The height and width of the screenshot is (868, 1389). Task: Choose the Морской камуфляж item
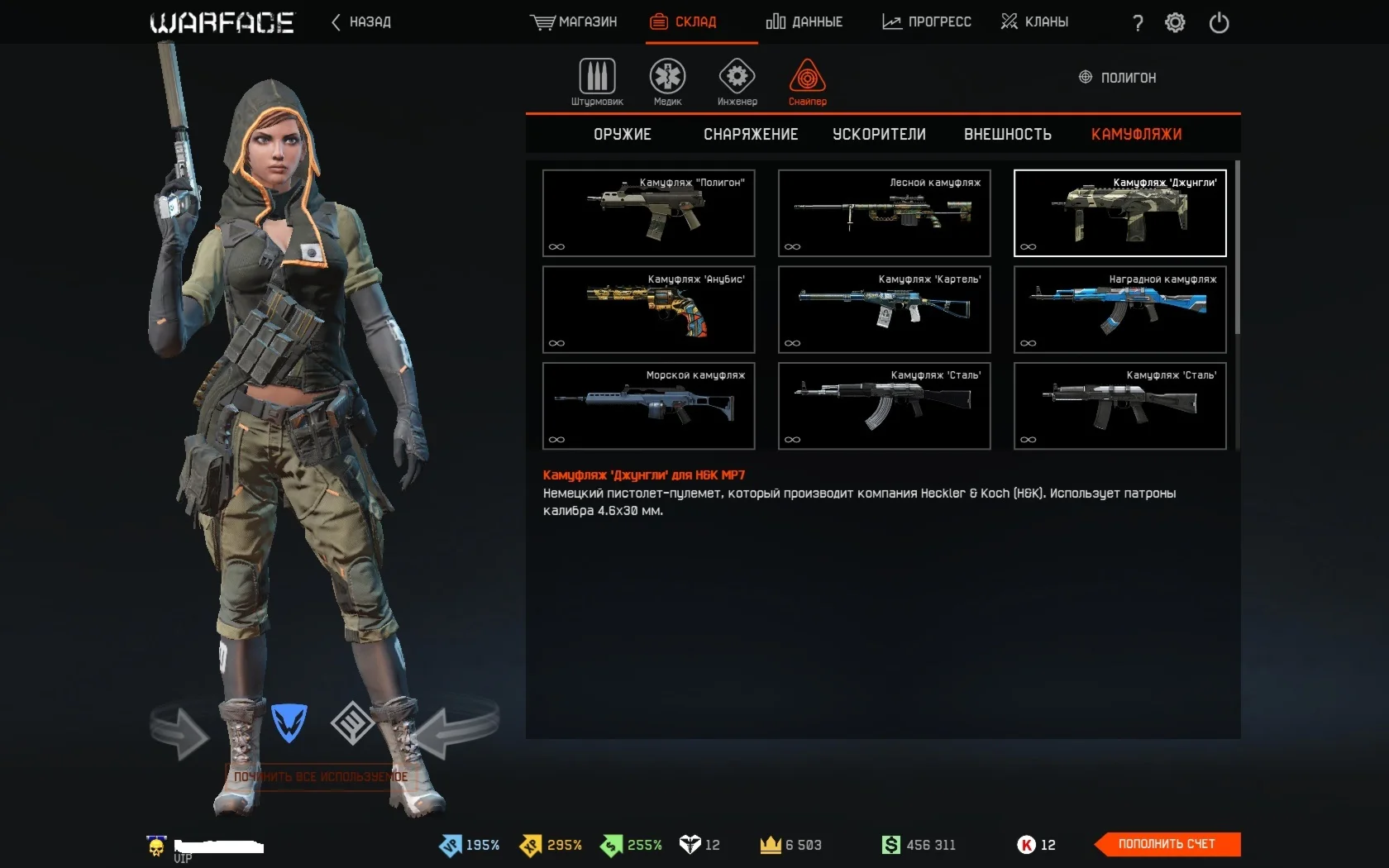point(648,406)
